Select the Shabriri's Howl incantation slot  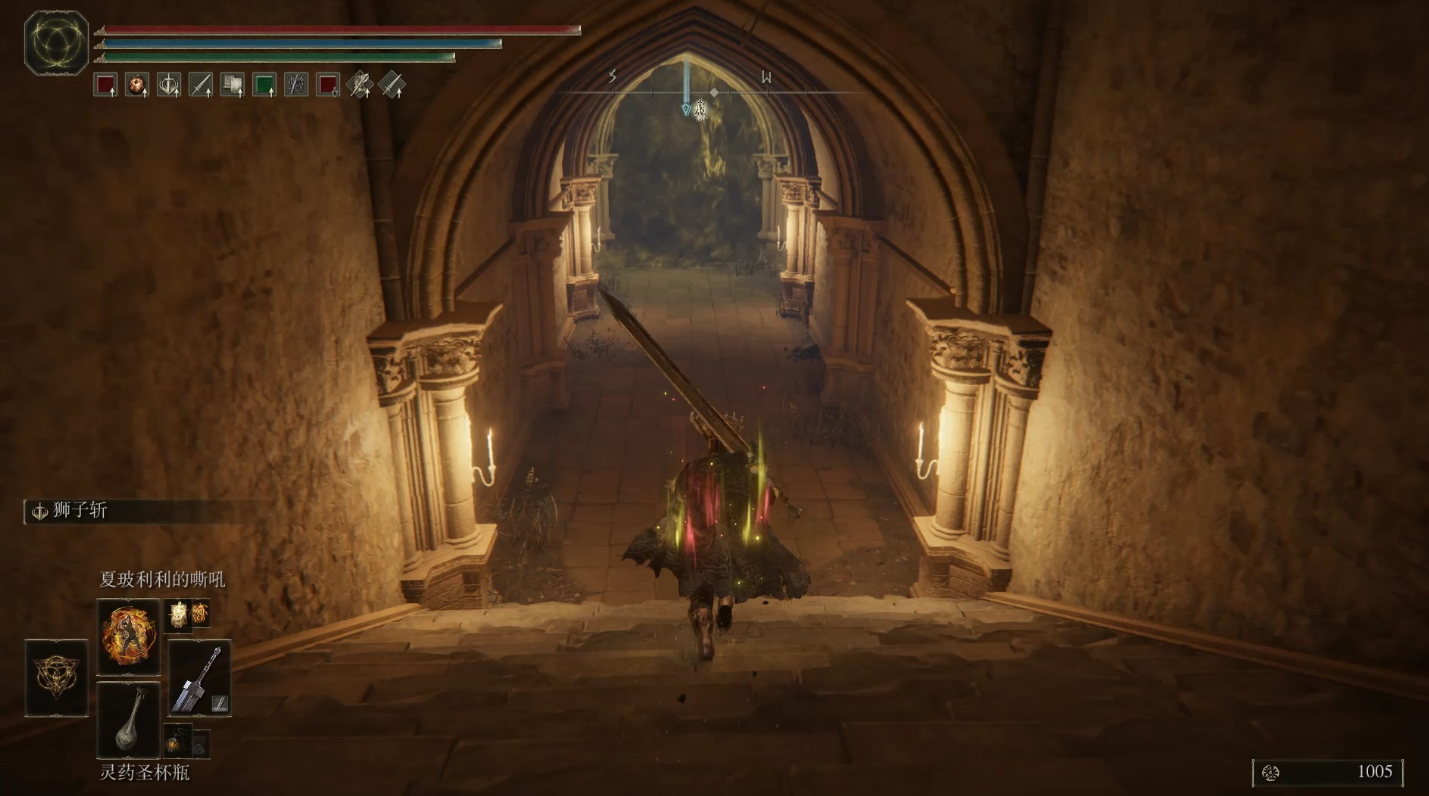click(x=129, y=637)
